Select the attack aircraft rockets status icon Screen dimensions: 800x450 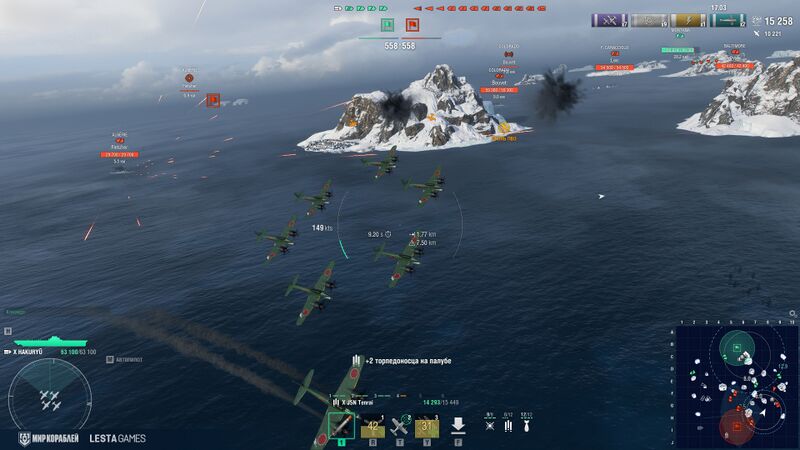[489, 425]
